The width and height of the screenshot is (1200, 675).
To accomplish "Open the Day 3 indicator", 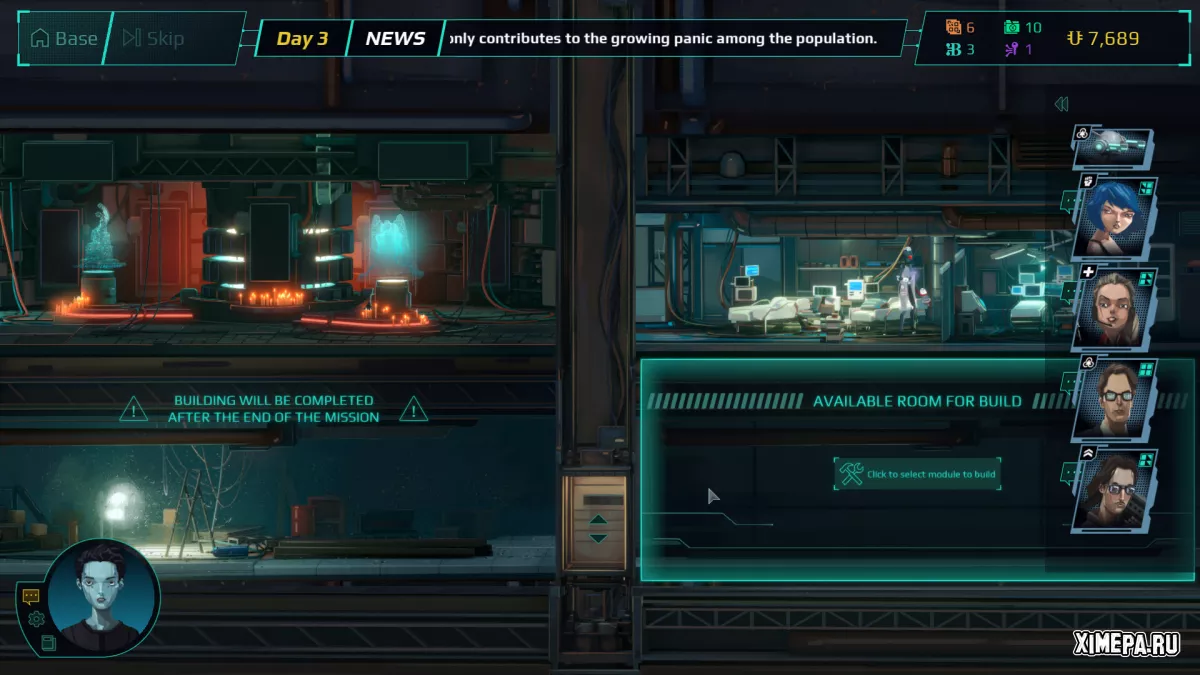I will coord(302,39).
